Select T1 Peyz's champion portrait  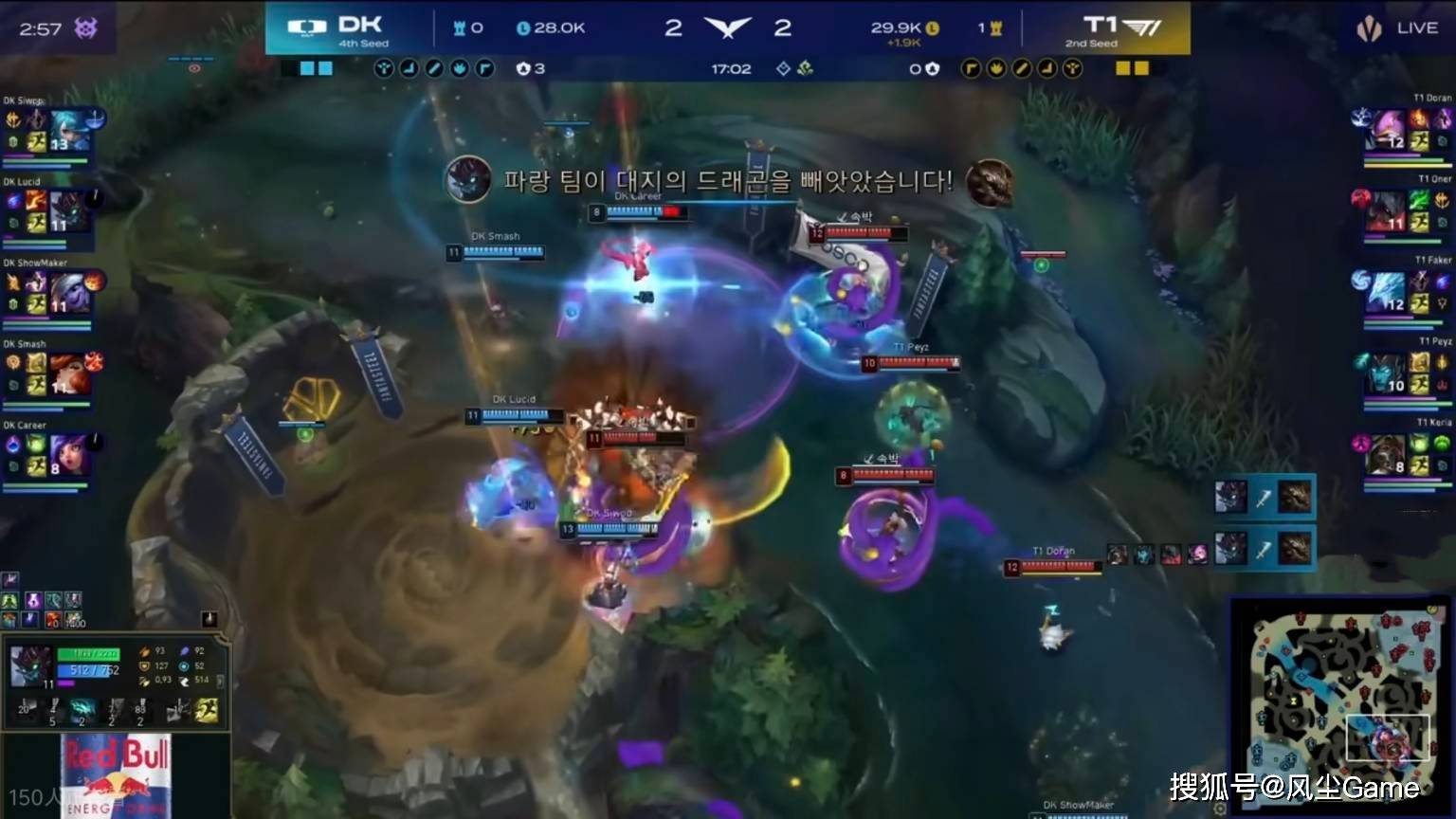[1386, 374]
